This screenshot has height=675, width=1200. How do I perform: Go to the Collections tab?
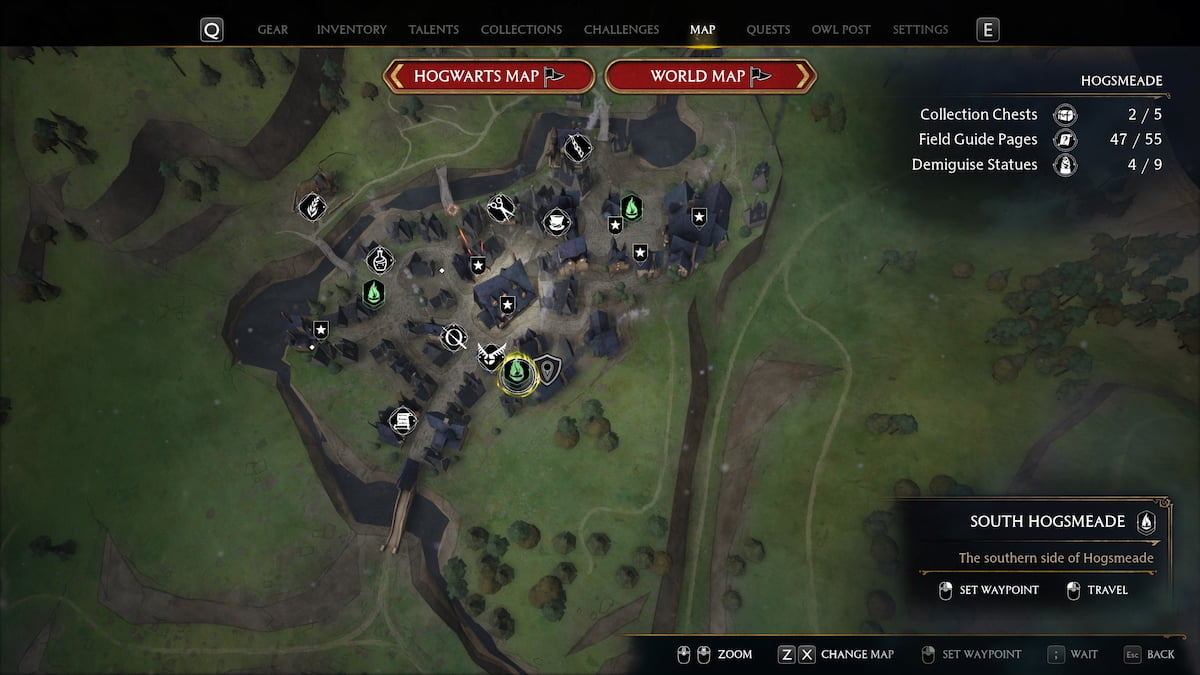(x=521, y=30)
